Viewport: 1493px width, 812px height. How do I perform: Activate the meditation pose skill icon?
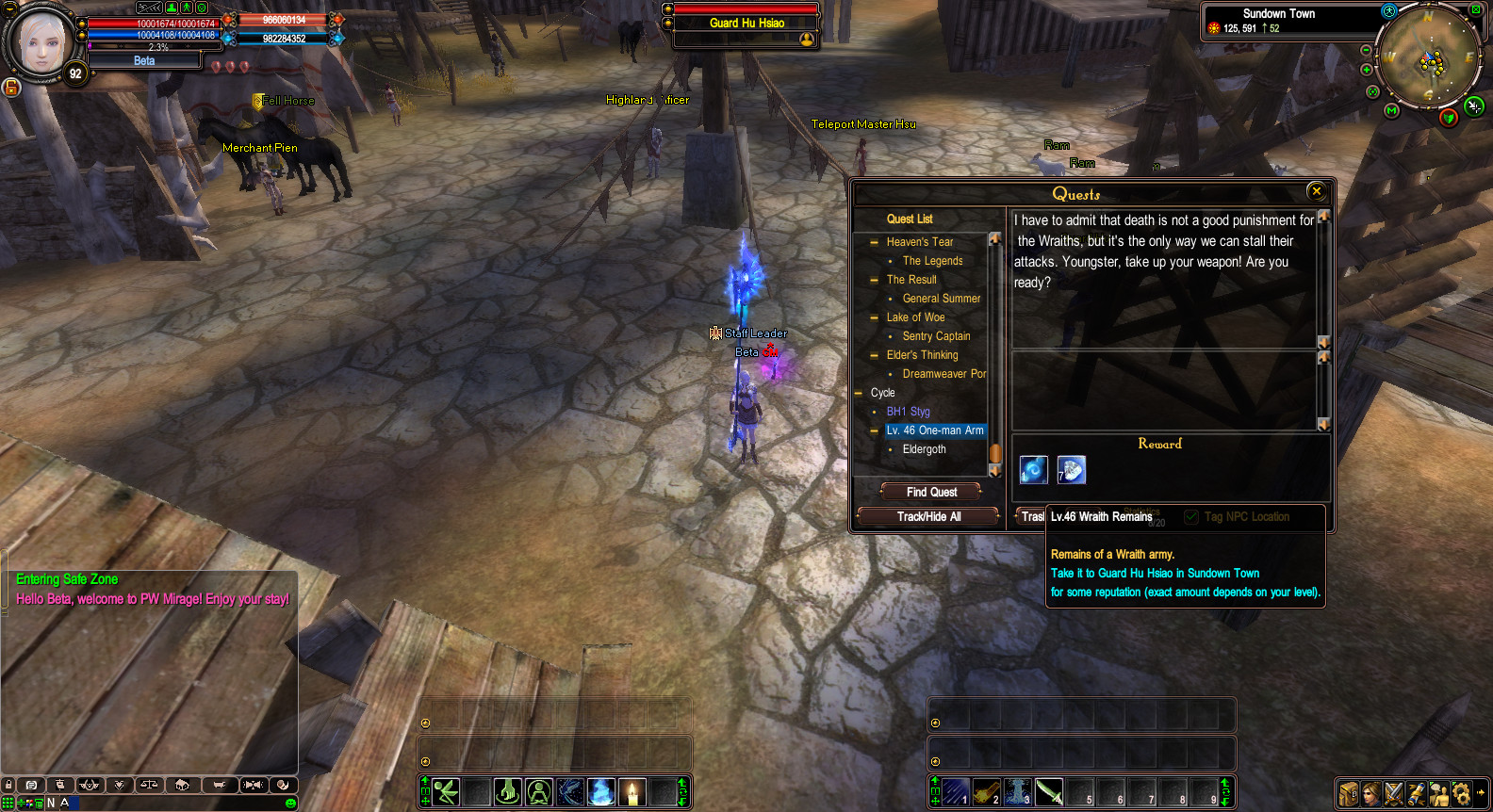click(539, 792)
